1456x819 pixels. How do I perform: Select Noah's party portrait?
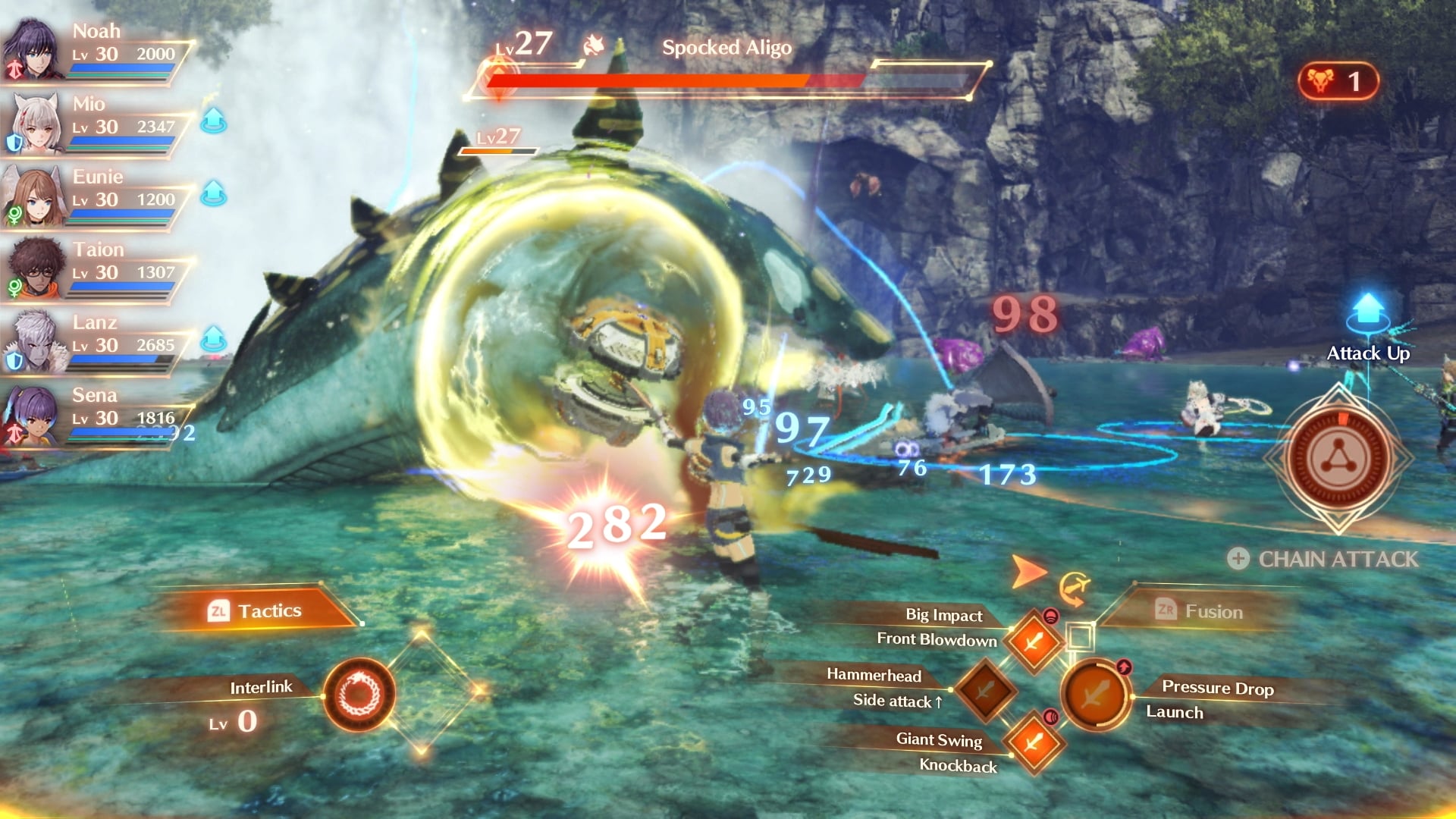coord(34,49)
